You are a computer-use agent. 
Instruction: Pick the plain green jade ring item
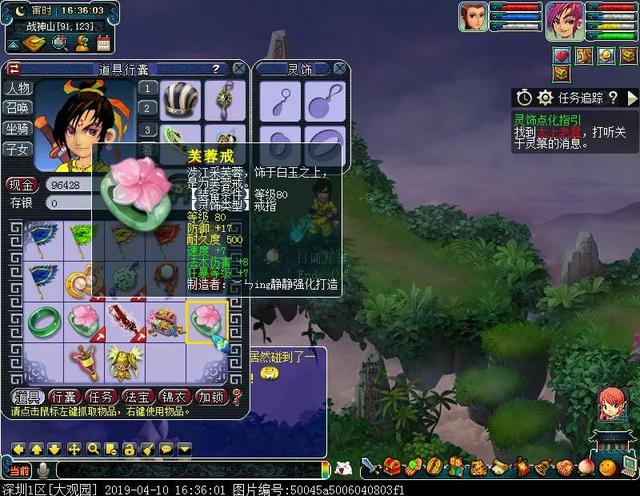point(44,321)
